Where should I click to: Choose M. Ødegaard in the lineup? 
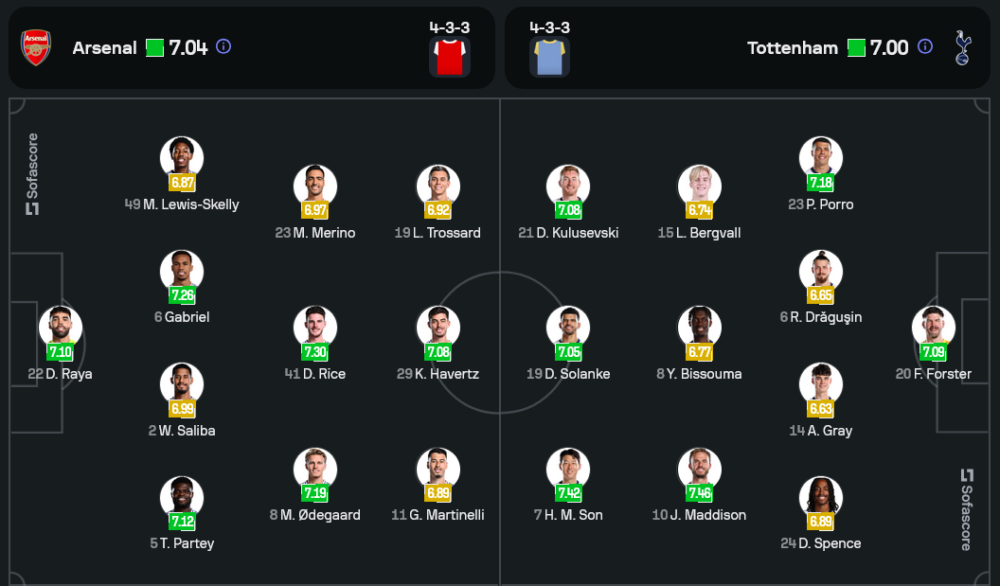pos(315,470)
